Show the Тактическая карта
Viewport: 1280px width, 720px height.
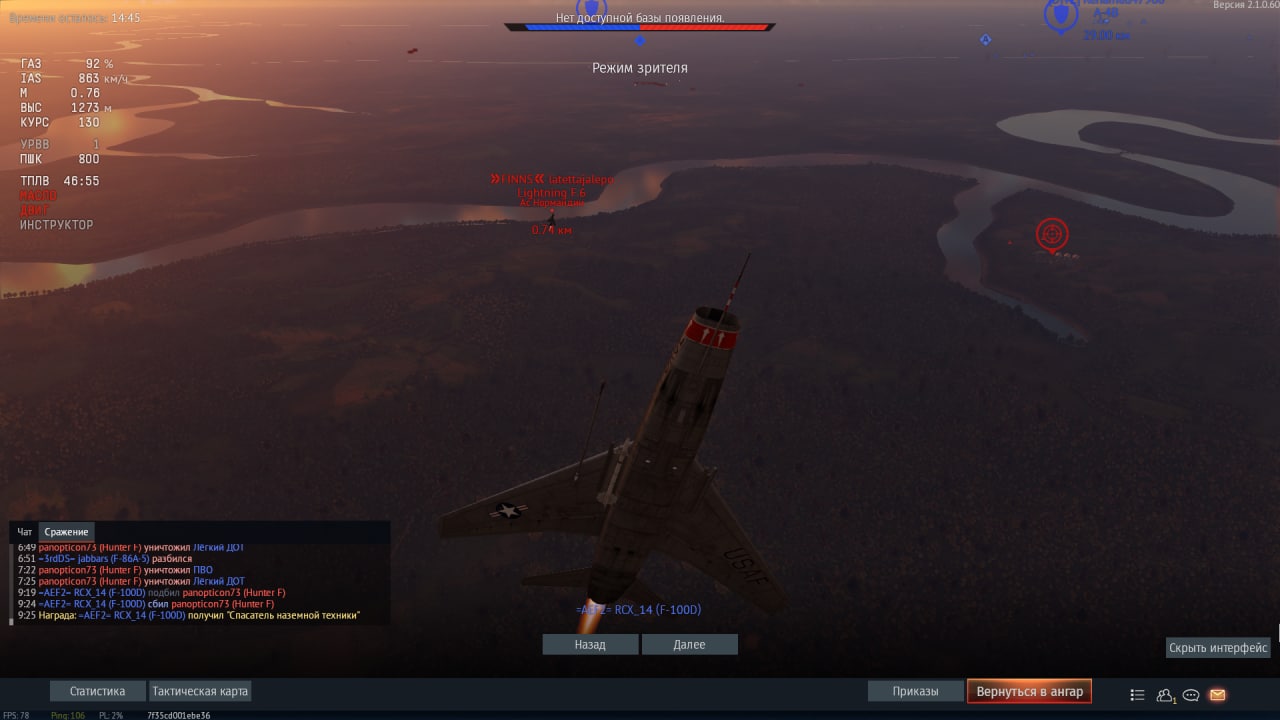point(200,691)
